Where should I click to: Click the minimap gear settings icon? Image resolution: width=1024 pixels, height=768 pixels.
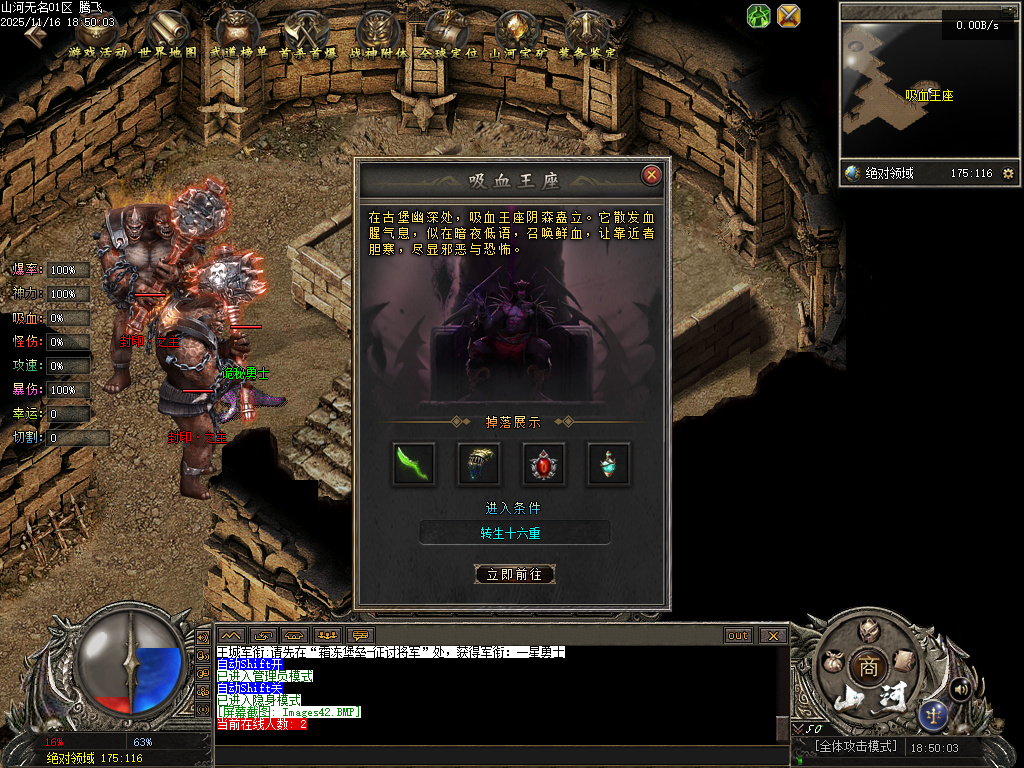point(1008,173)
